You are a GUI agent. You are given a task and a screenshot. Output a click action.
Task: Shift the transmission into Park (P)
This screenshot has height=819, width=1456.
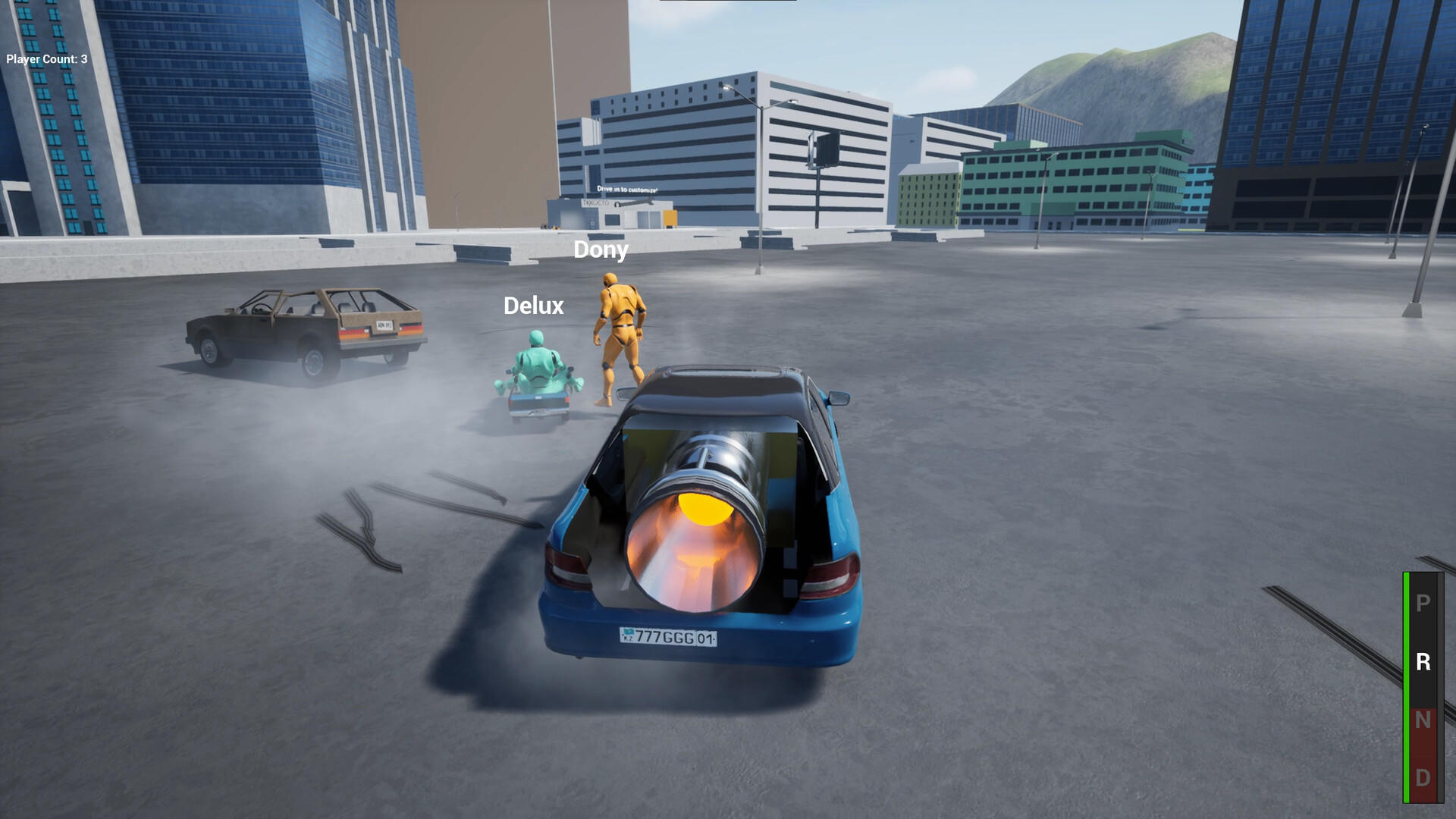1423,603
